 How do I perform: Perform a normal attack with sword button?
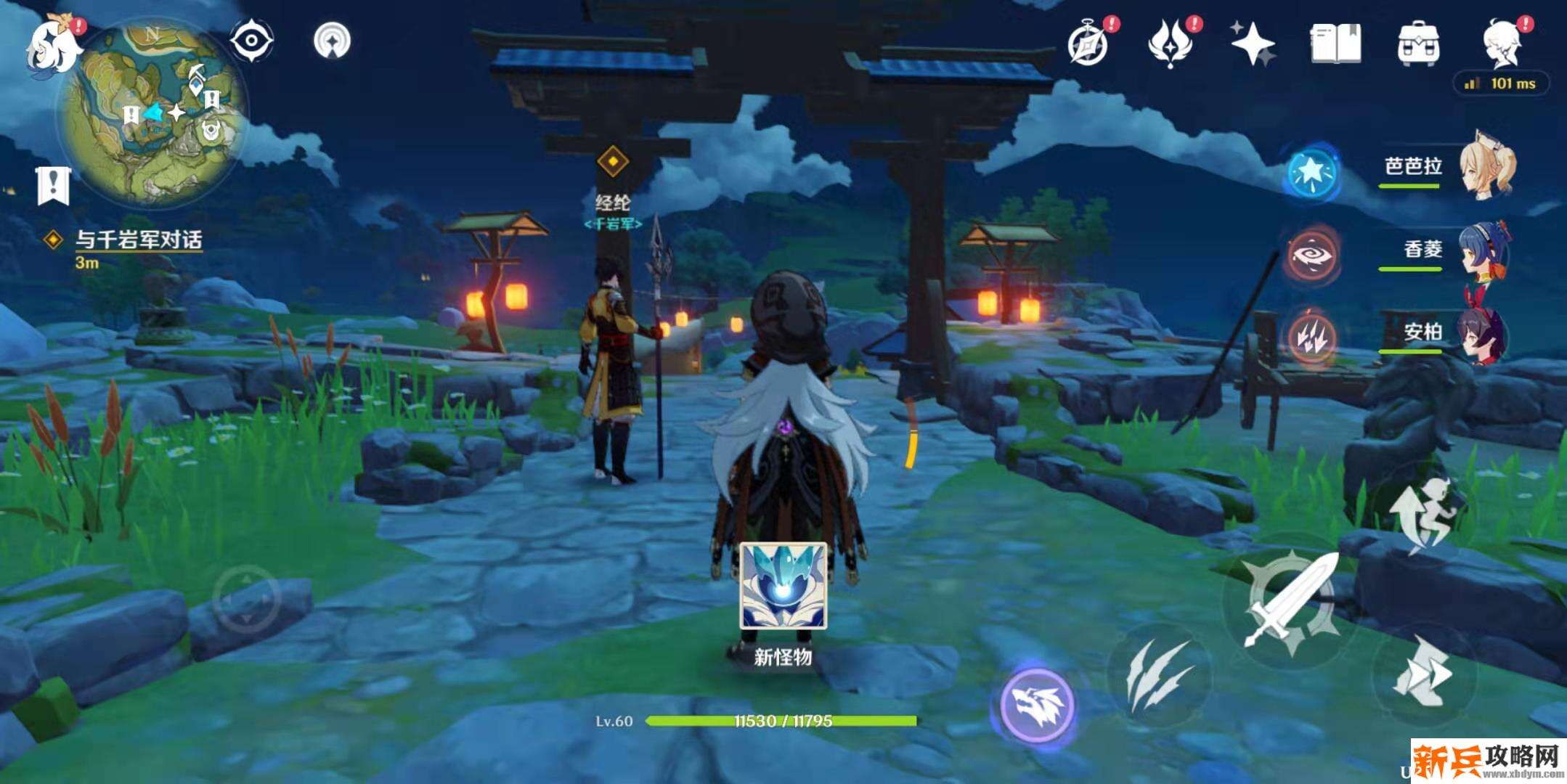click(1291, 601)
